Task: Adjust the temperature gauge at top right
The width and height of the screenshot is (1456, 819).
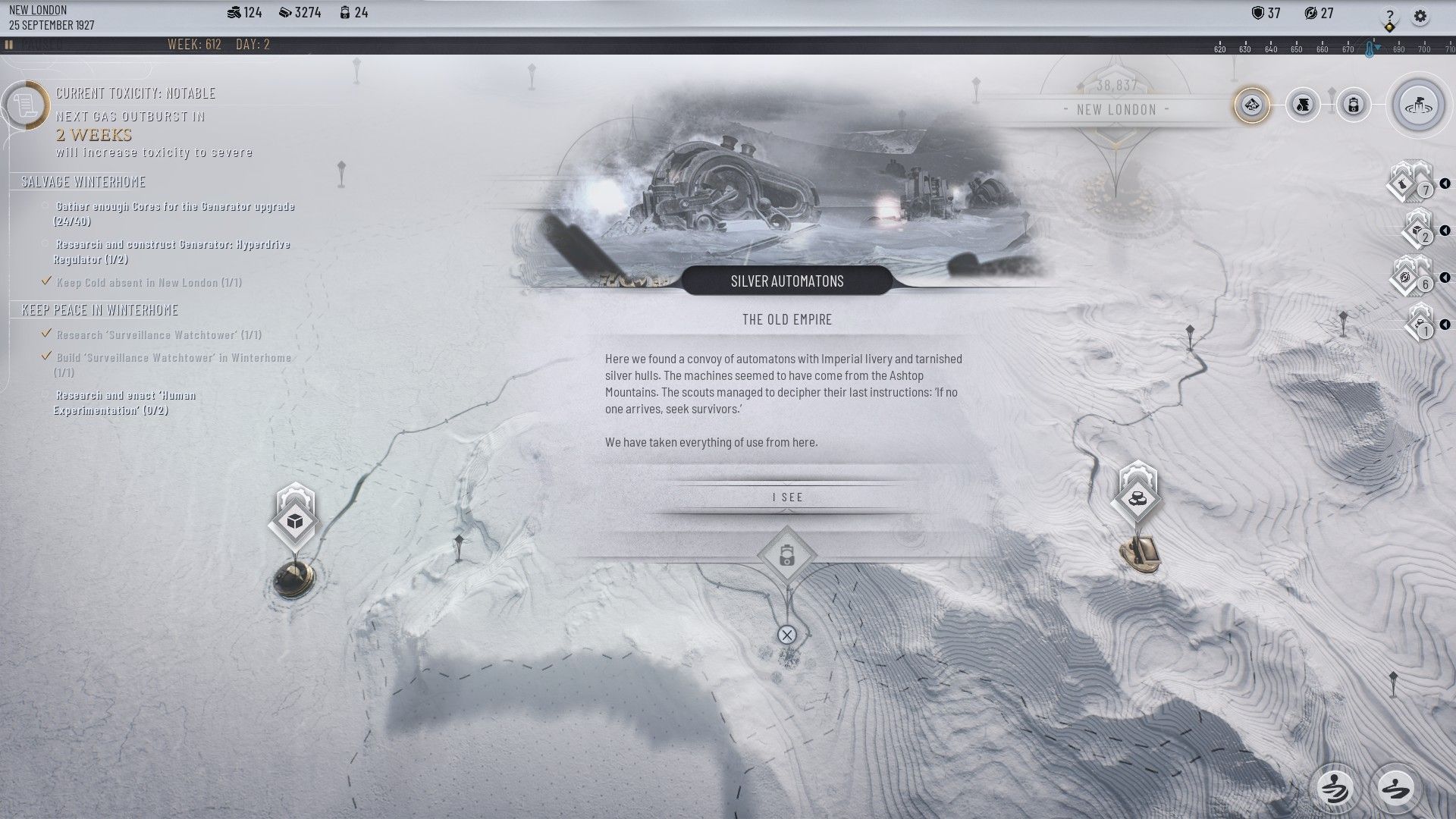Action: point(1368,47)
